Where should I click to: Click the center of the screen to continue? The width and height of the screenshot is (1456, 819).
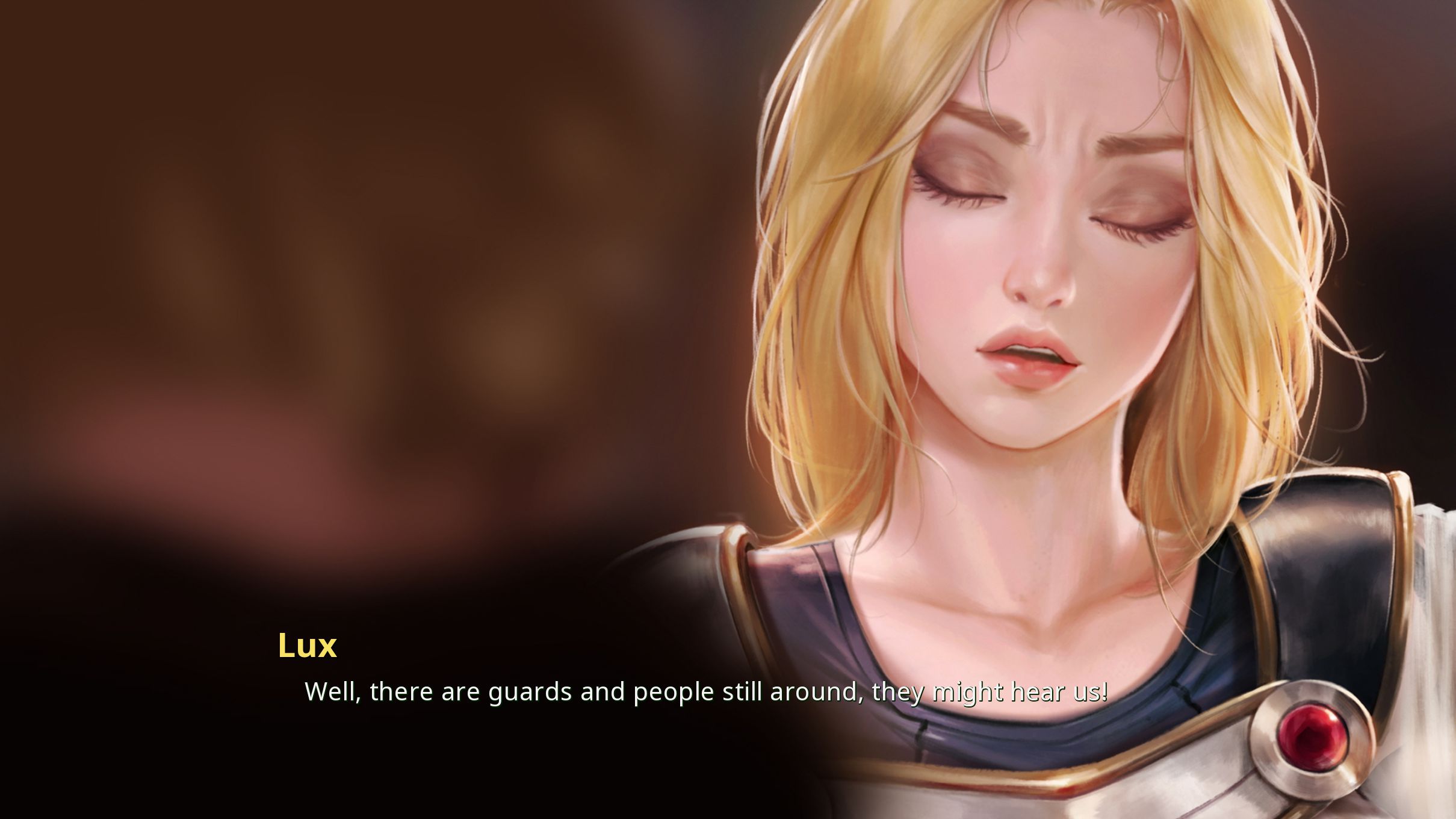[728, 409]
